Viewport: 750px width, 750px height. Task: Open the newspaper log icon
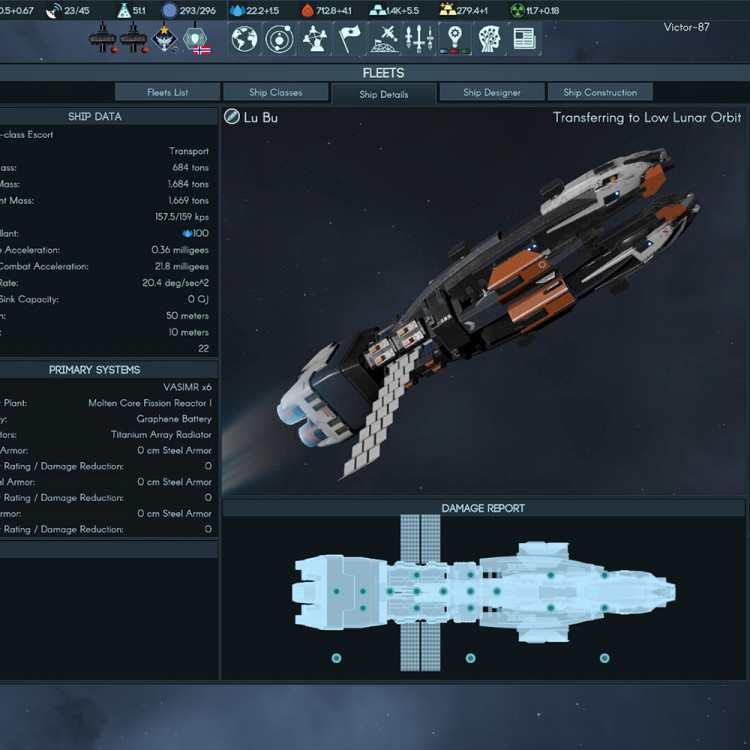[524, 39]
